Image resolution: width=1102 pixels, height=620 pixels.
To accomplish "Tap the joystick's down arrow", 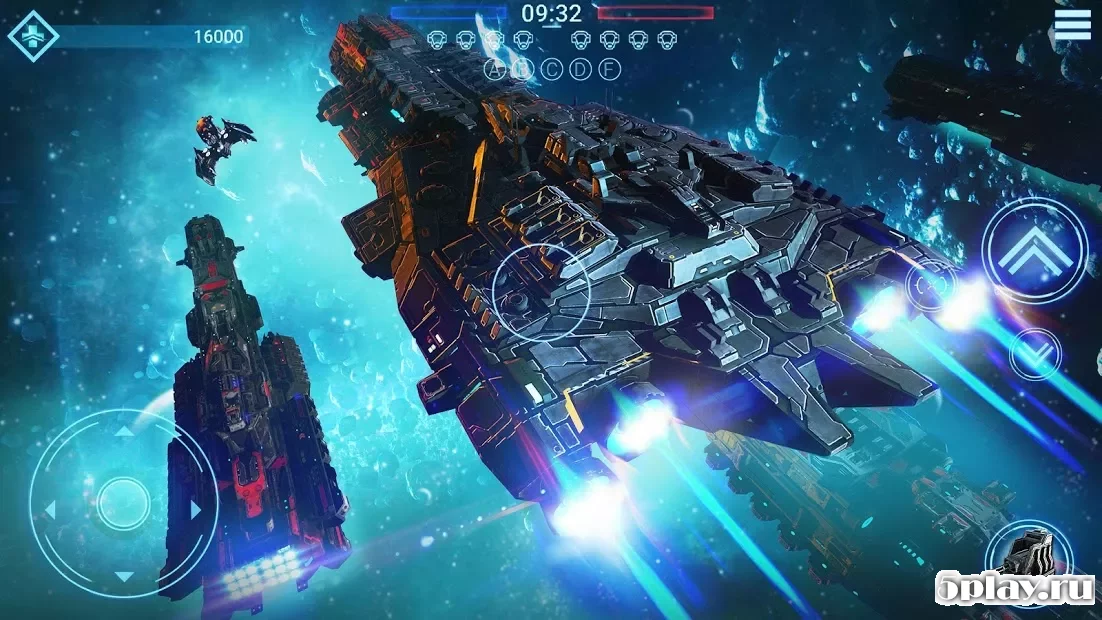I will [123, 577].
